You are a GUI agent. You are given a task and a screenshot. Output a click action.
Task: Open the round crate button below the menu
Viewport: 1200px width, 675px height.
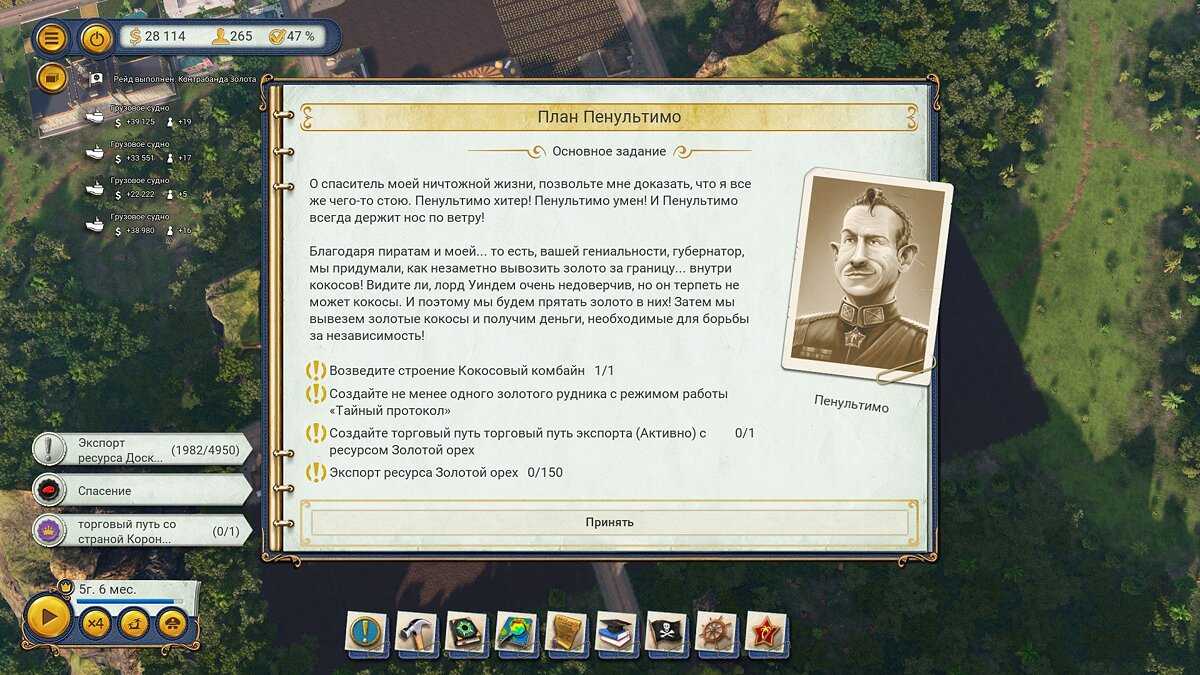click(52, 78)
